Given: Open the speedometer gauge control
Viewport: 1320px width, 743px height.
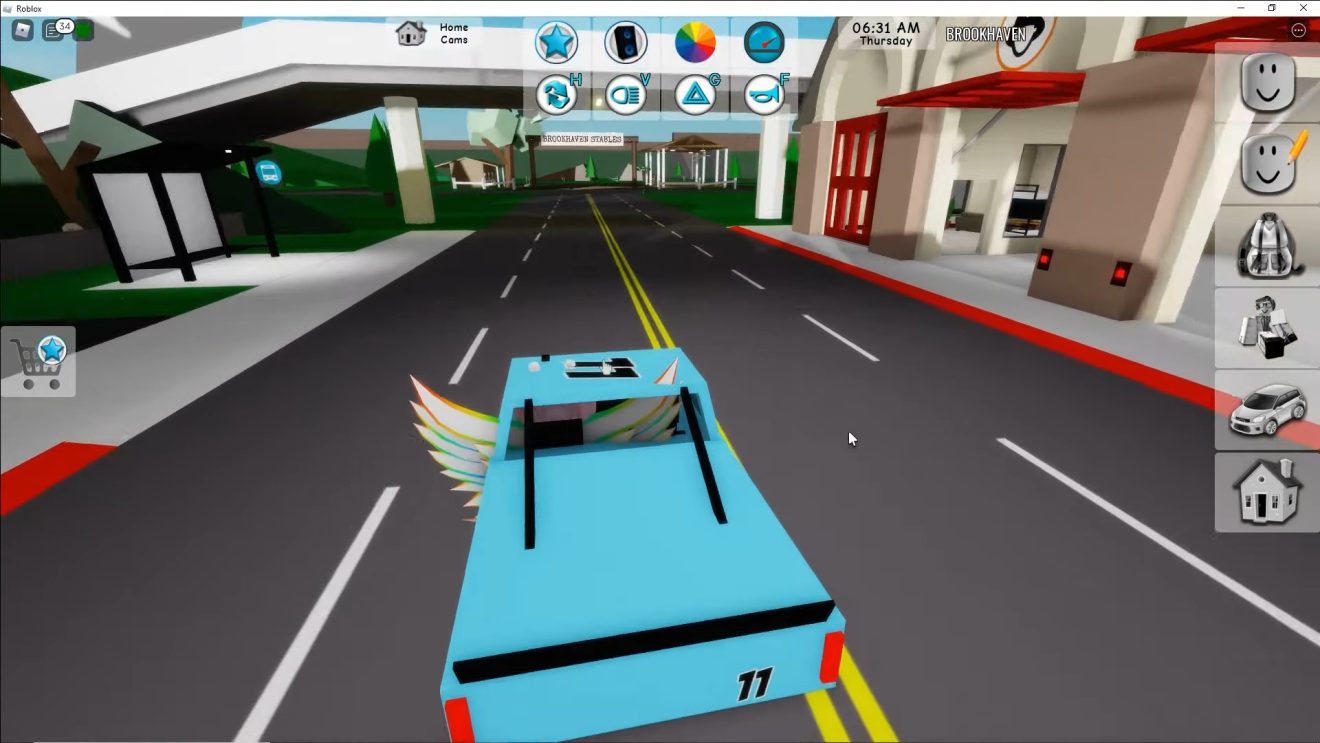Looking at the screenshot, I should coord(764,43).
